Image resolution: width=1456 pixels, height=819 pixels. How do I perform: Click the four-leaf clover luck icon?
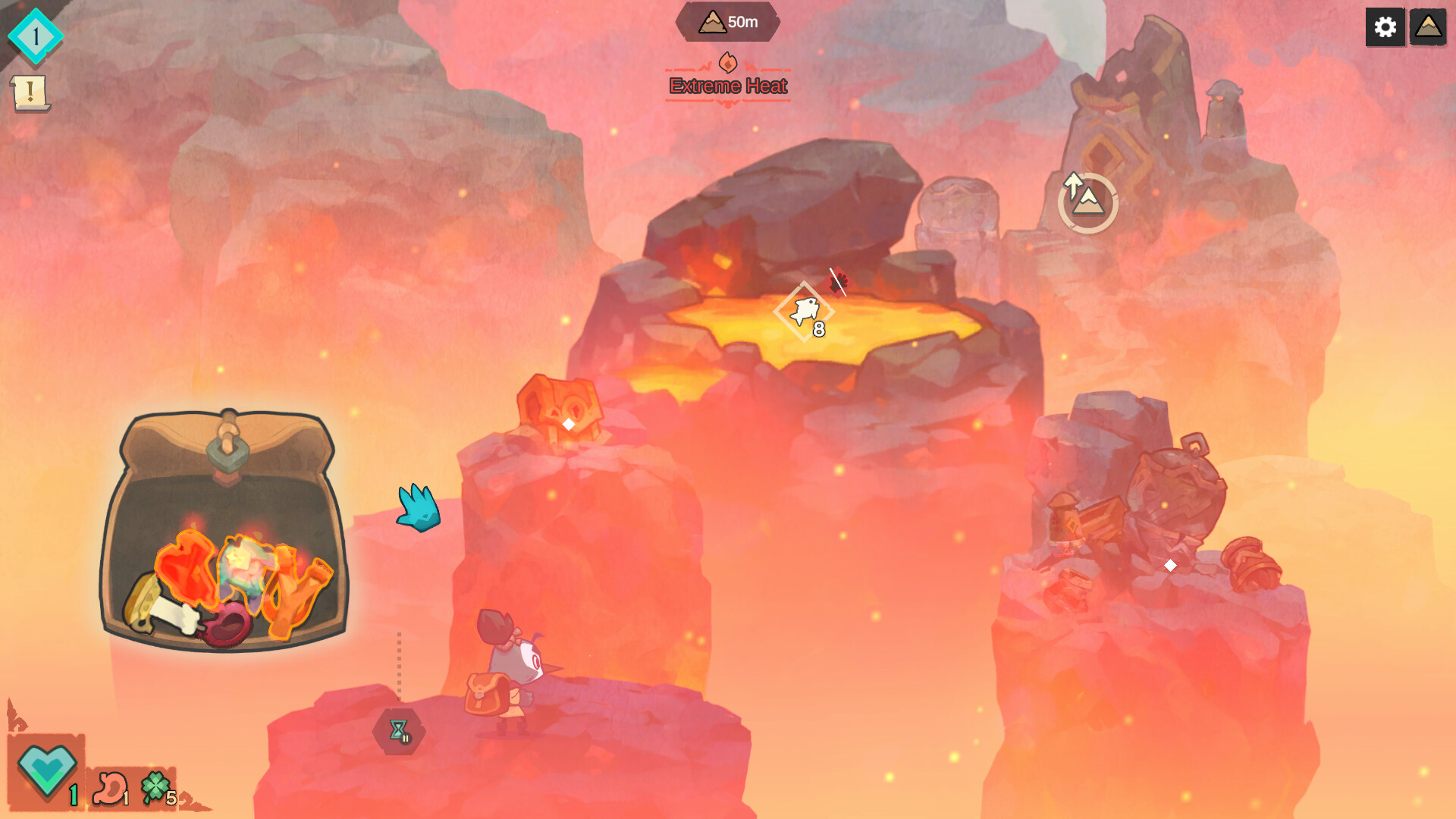(155, 787)
